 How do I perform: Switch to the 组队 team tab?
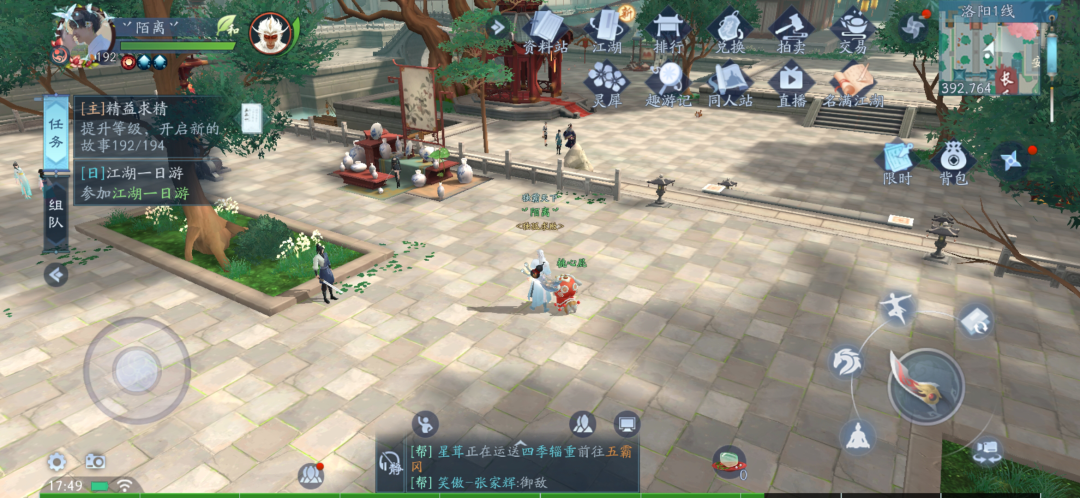point(56,214)
